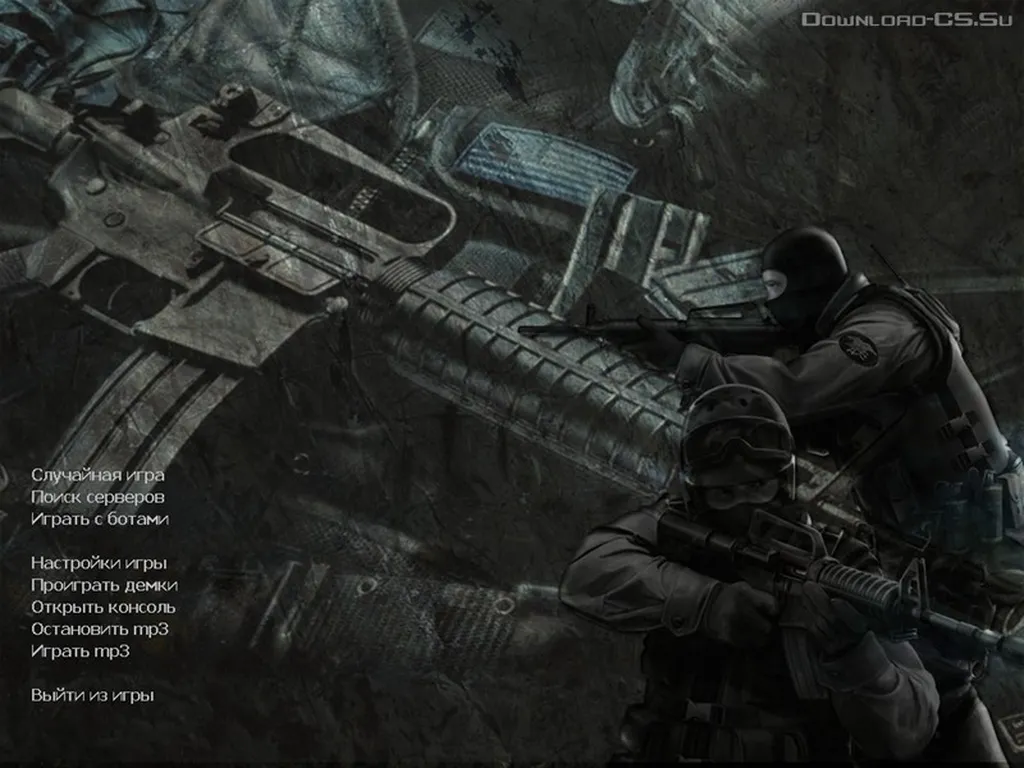The width and height of the screenshot is (1024, 768).
Task: Click "Остановить mp3" to stop music
Action: click(x=99, y=629)
